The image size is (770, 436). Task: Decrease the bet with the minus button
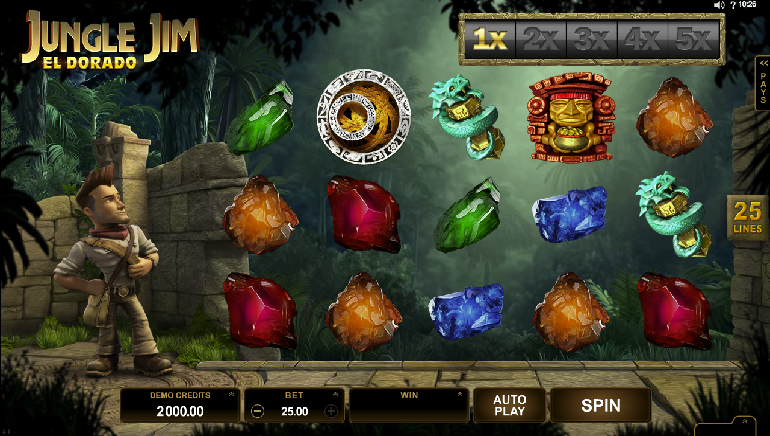258,410
